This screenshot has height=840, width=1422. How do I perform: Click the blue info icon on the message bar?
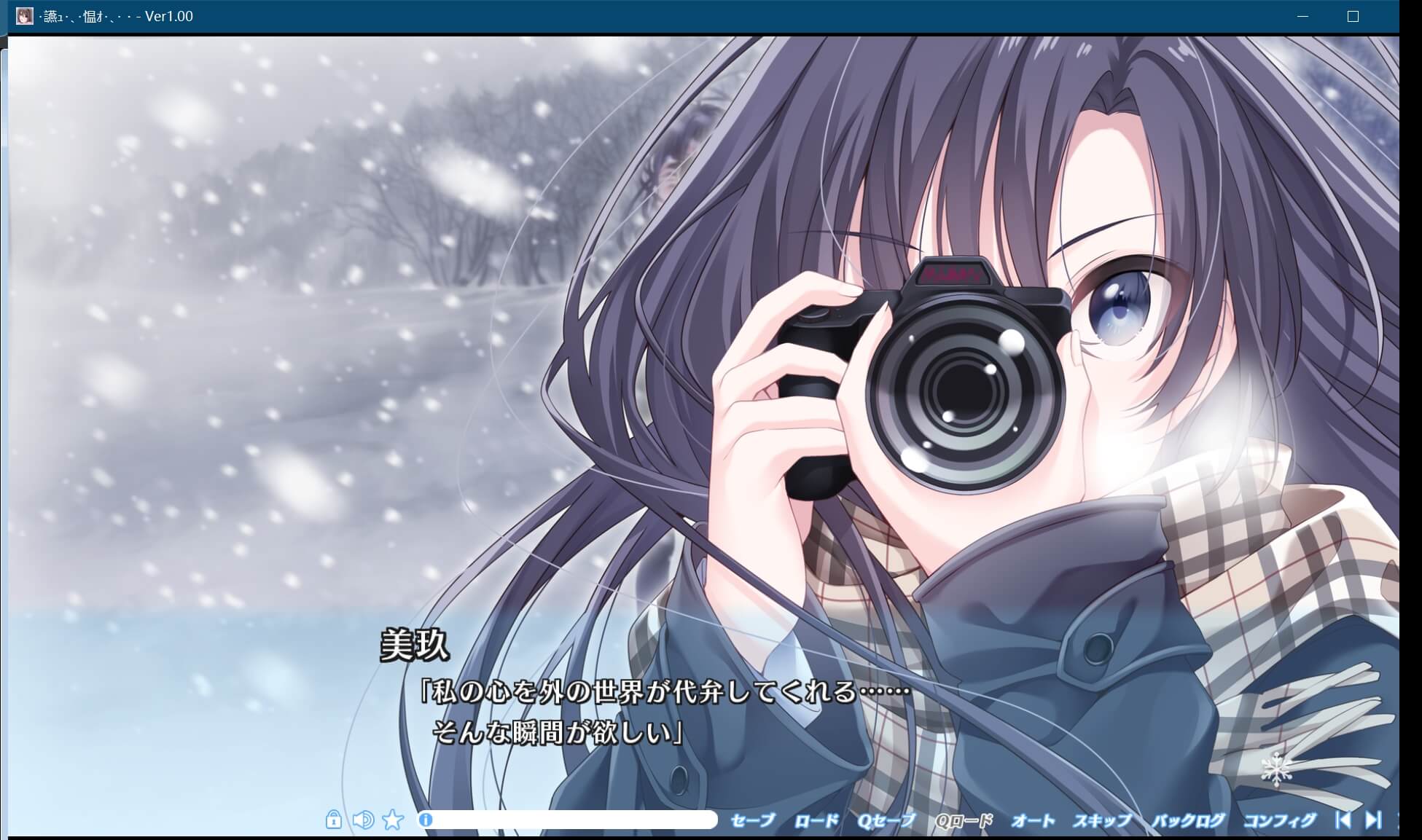click(x=426, y=820)
